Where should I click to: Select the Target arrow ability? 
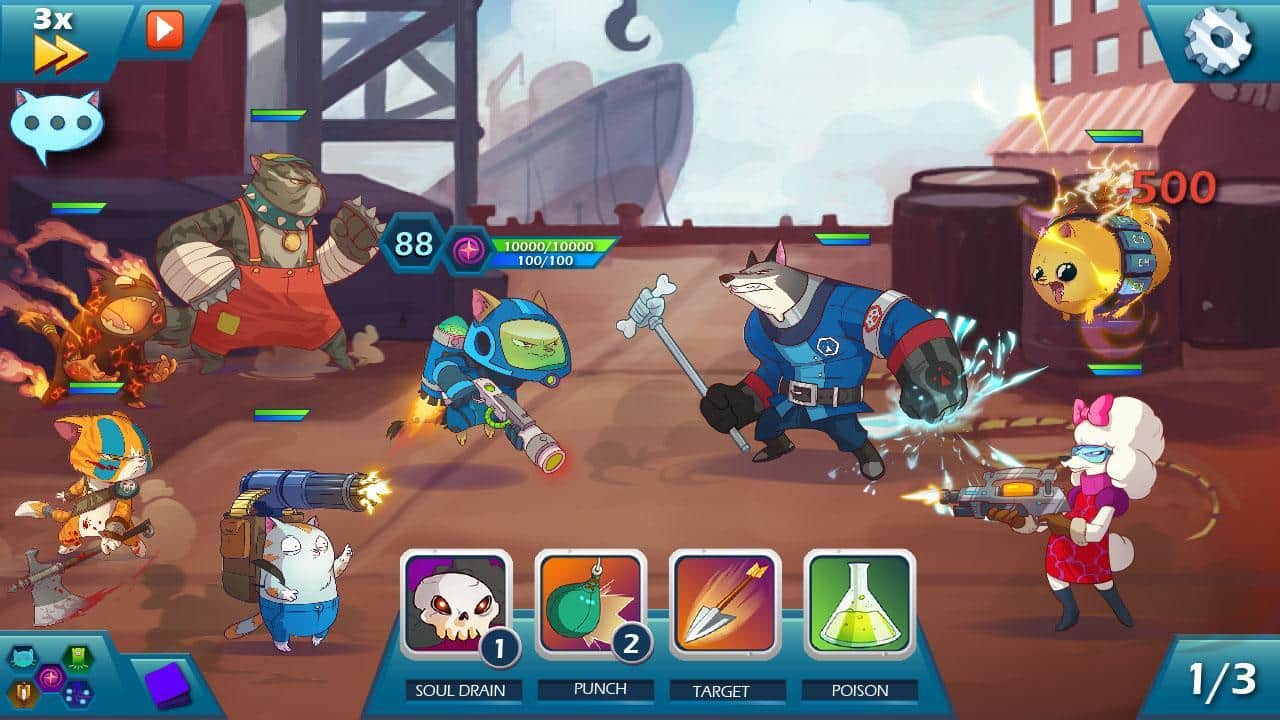[724, 604]
